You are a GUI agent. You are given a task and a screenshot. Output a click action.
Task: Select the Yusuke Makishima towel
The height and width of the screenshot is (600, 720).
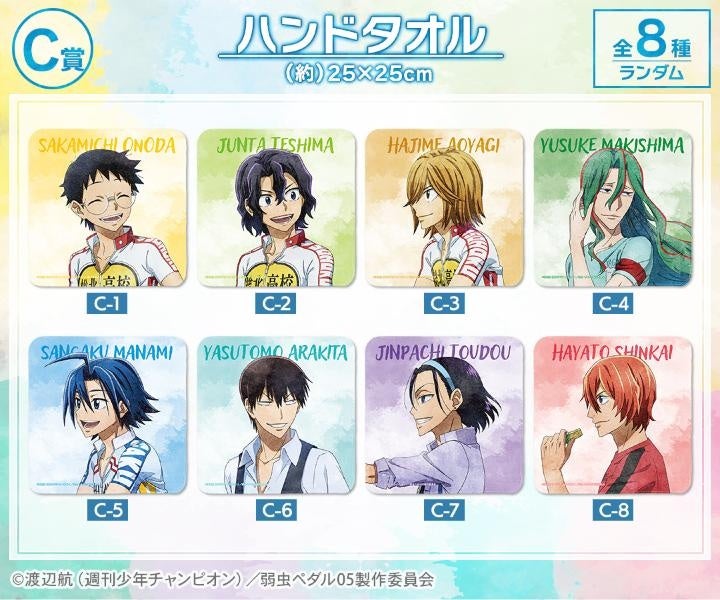click(x=611, y=207)
